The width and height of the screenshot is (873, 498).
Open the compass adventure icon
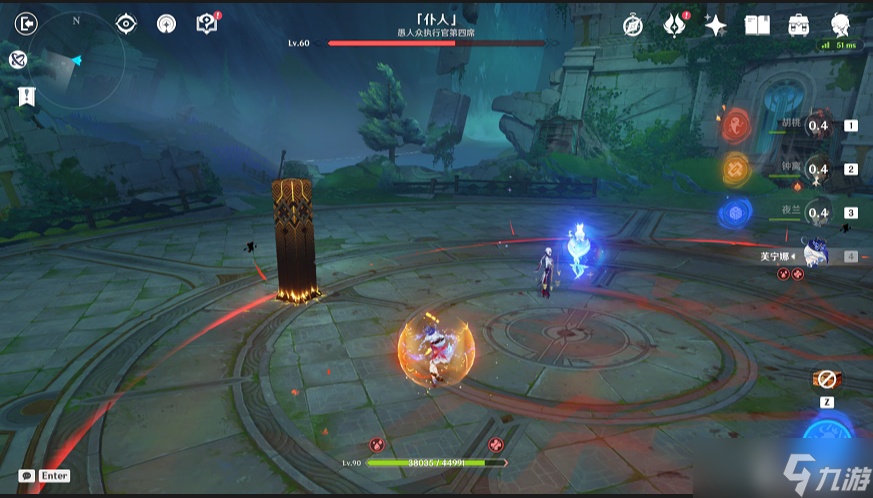632,25
